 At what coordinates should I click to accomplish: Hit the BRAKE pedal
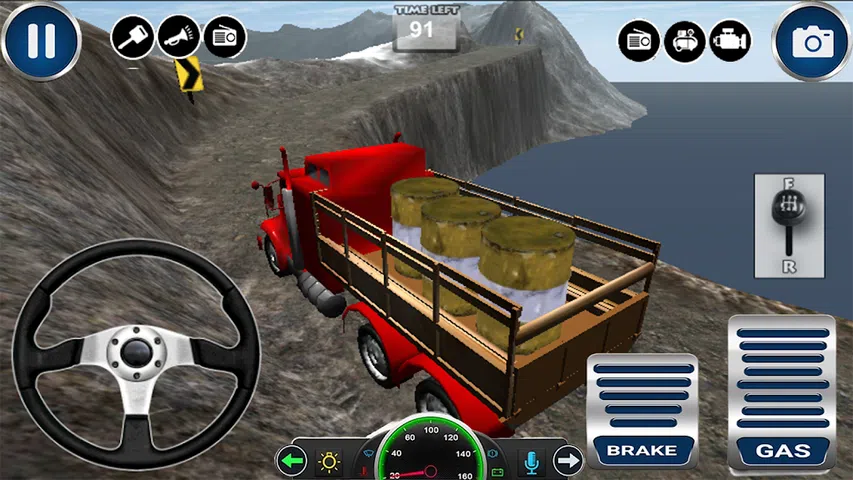click(x=641, y=410)
